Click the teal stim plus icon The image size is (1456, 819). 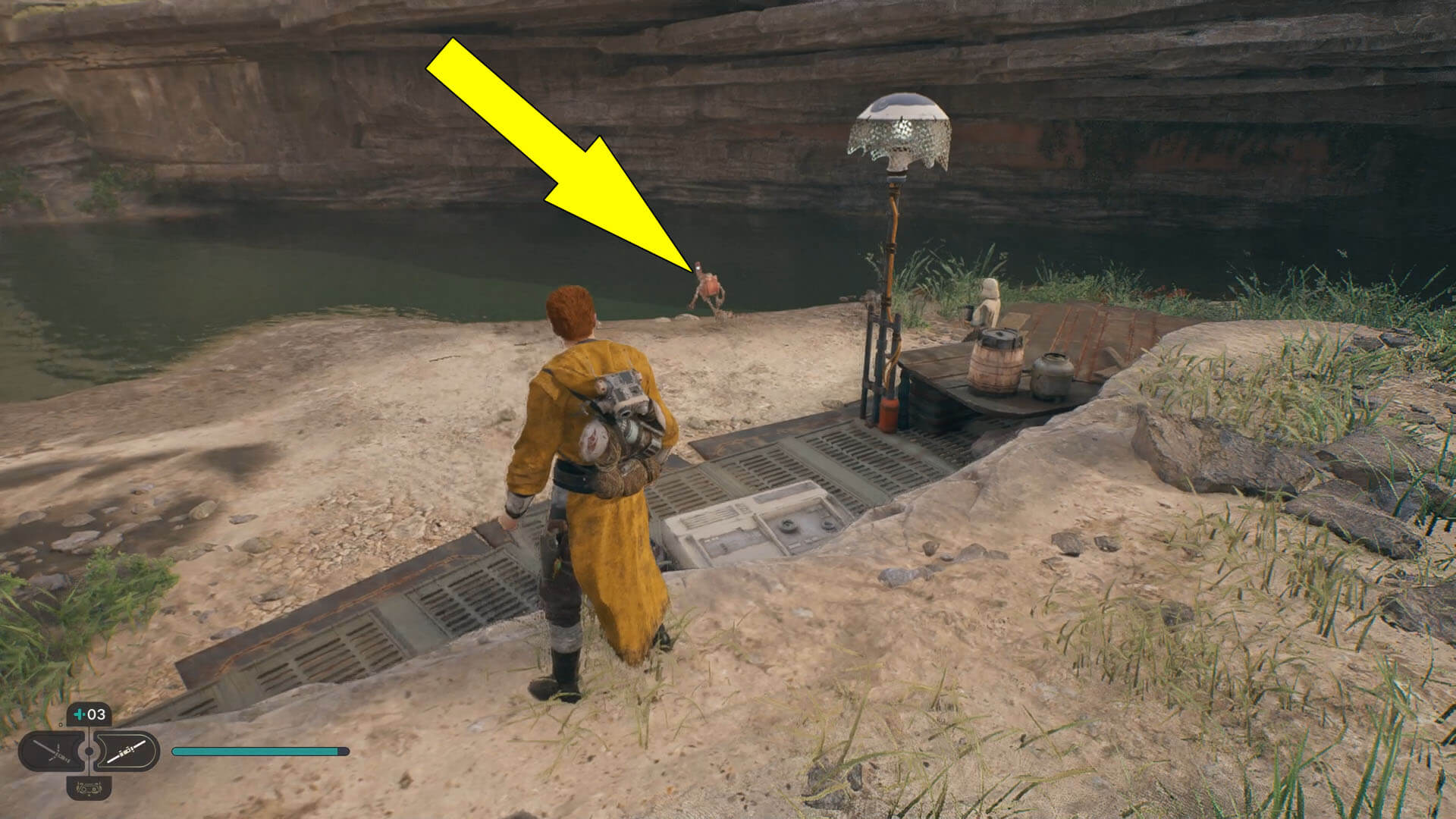click(x=78, y=715)
